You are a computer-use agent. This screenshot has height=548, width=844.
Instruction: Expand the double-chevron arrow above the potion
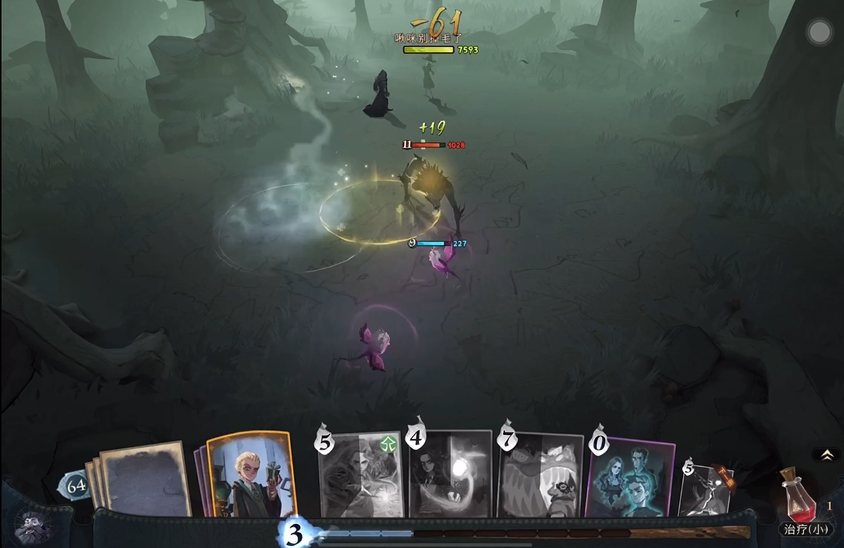click(x=827, y=454)
